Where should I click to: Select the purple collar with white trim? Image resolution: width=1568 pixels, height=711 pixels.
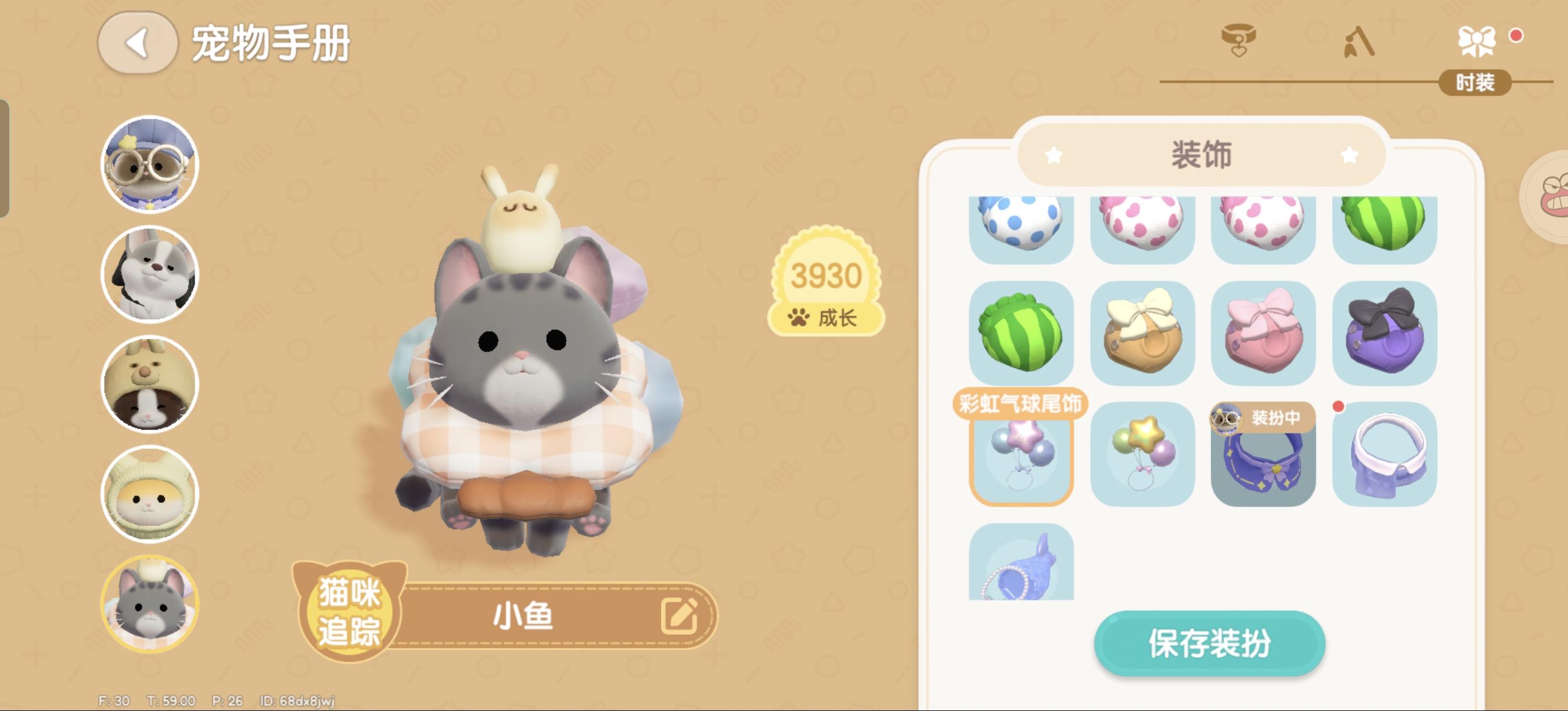tap(1386, 455)
